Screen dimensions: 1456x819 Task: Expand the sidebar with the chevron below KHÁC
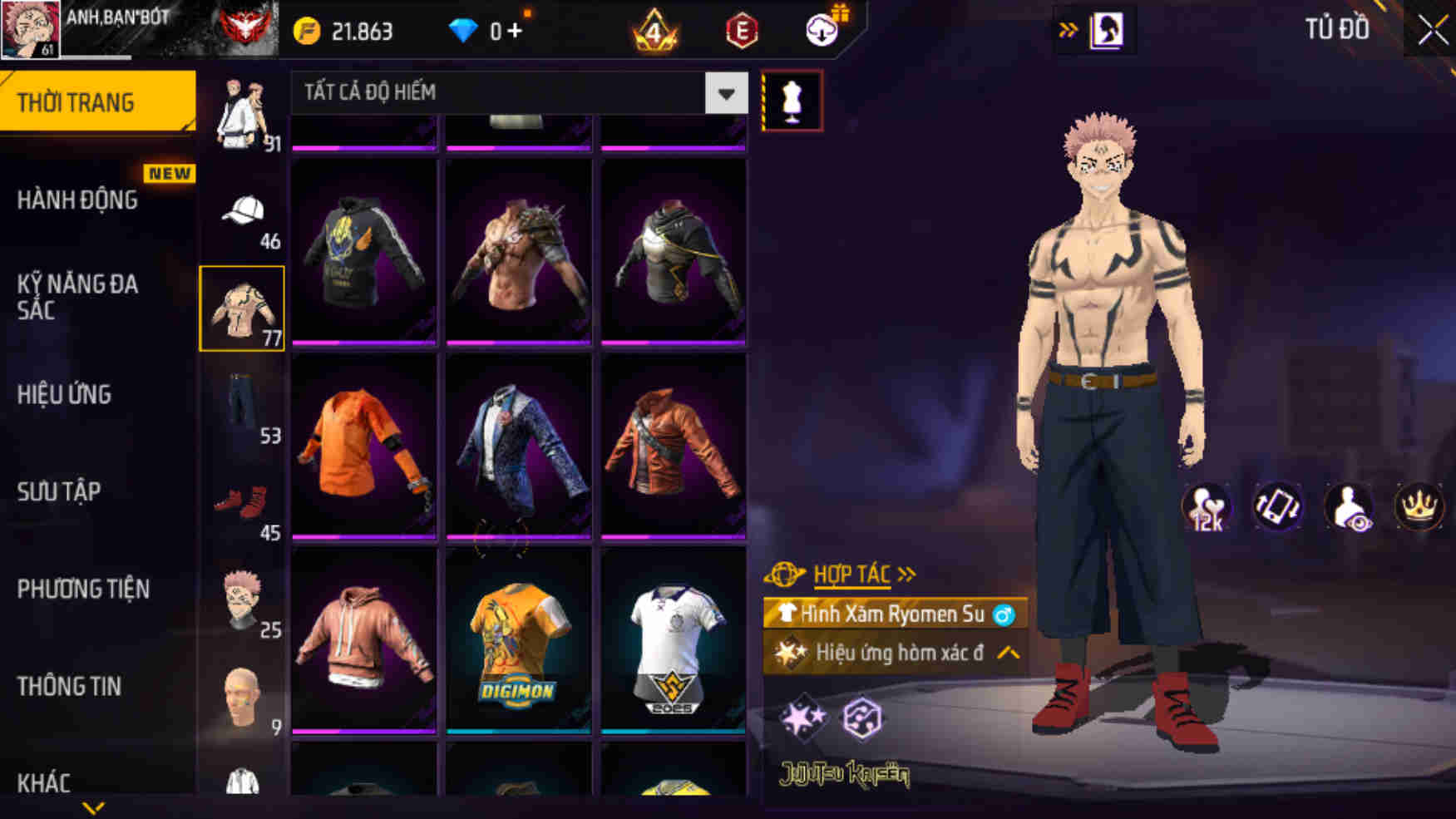(x=94, y=806)
